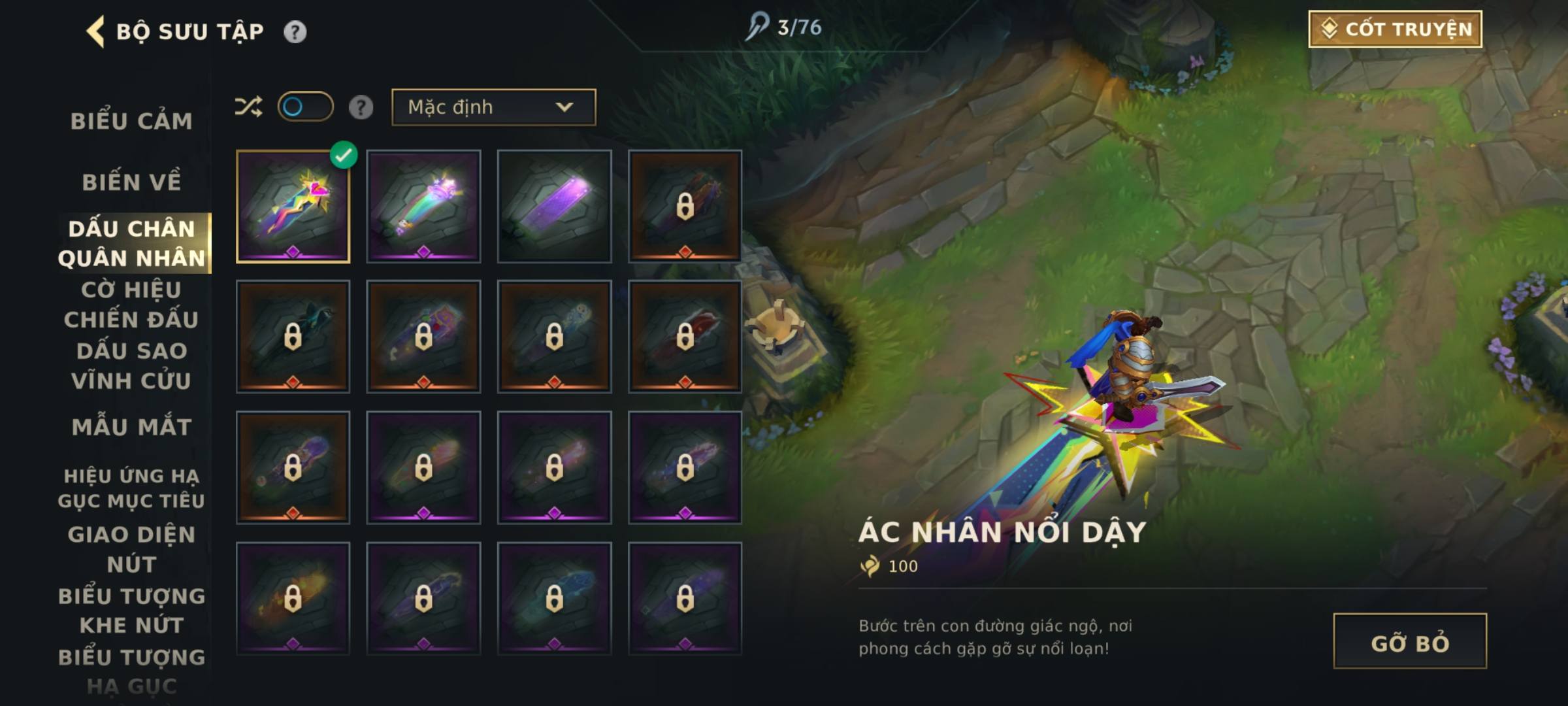Open the Dấu Sao Vĩnh Cửu tab
The width and height of the screenshot is (1568, 706).
tap(131, 366)
